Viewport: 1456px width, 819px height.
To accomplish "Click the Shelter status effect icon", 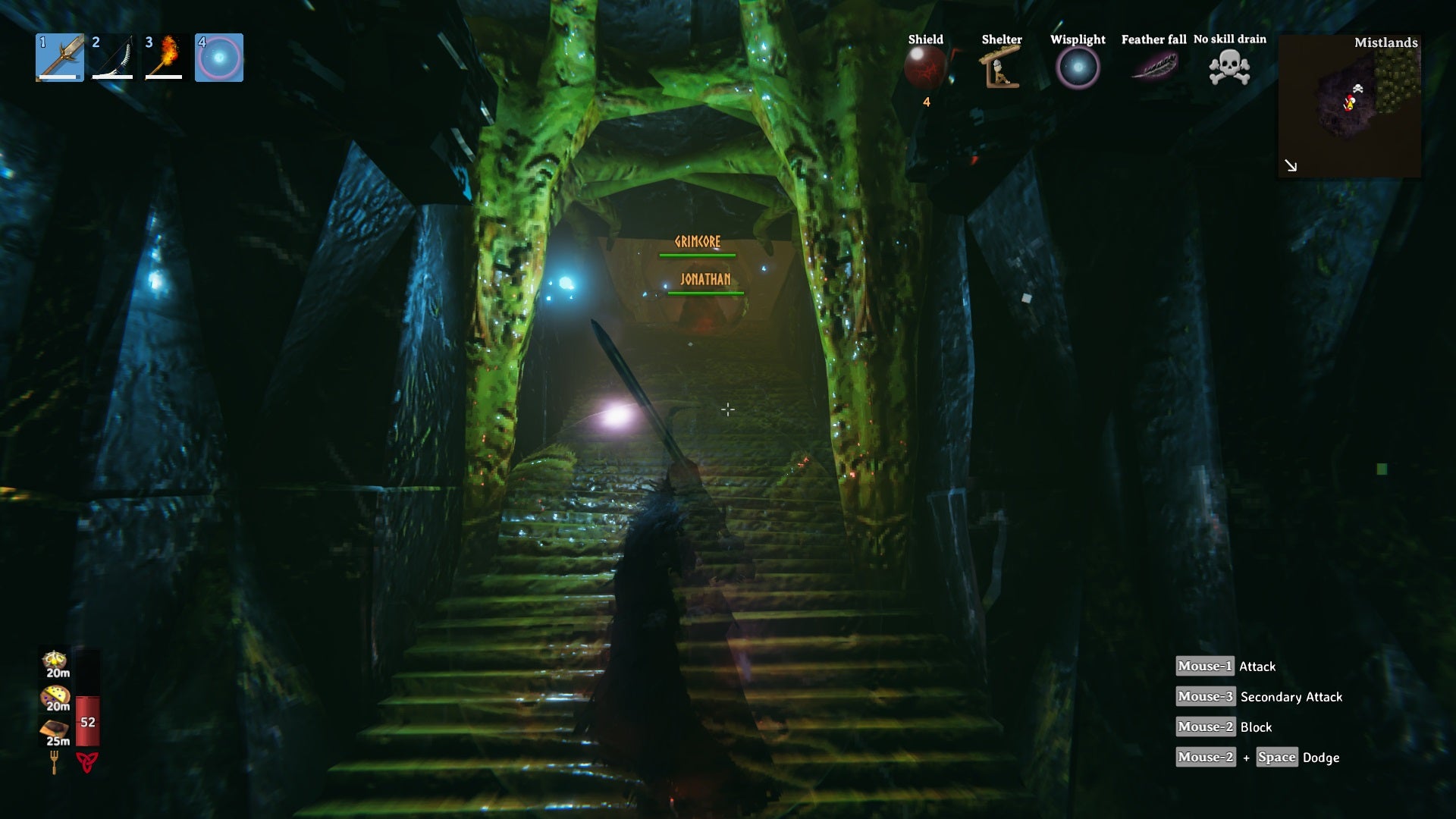I will 1000,68.
